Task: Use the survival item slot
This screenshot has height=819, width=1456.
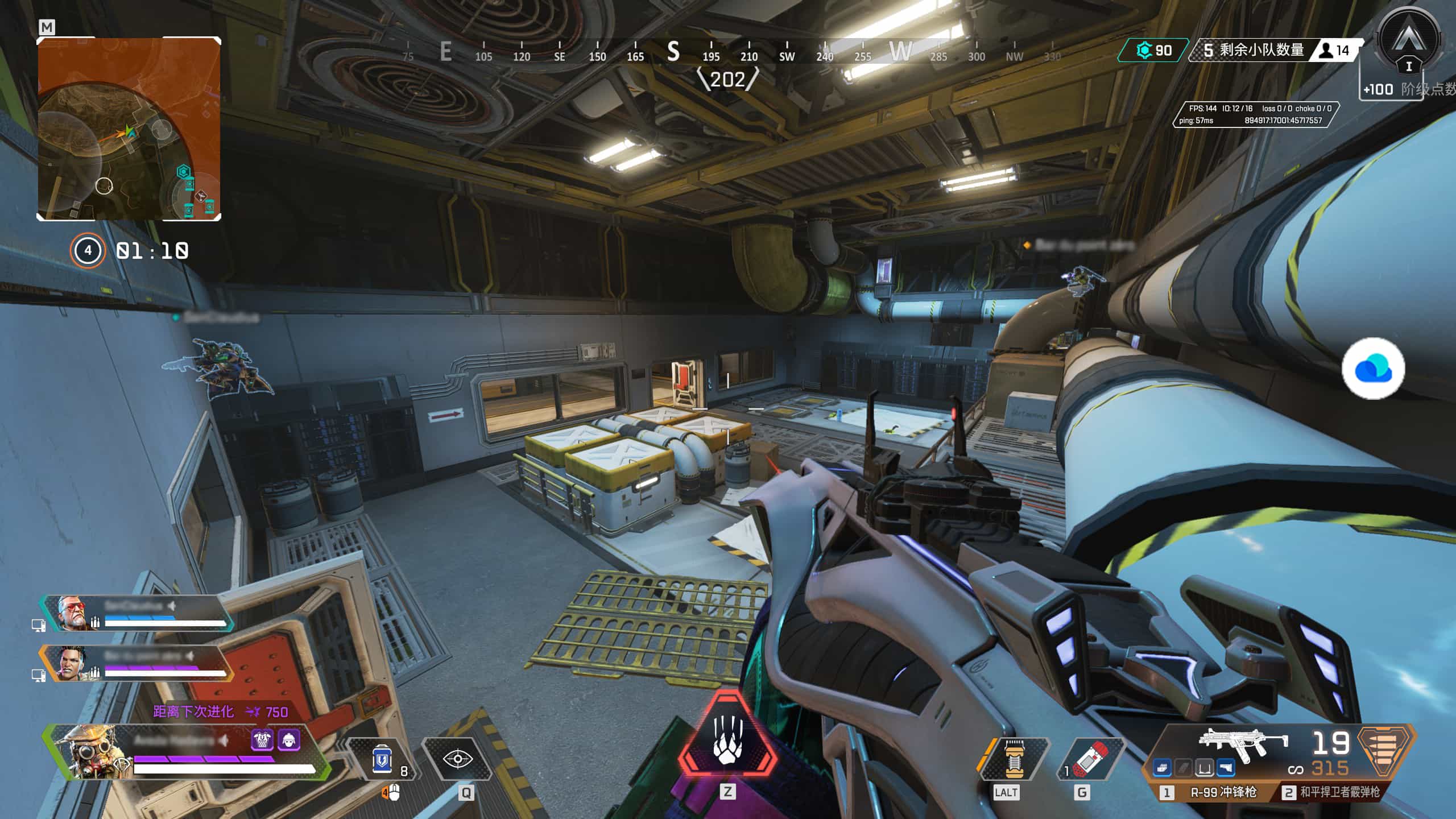Action: (x=1012, y=760)
